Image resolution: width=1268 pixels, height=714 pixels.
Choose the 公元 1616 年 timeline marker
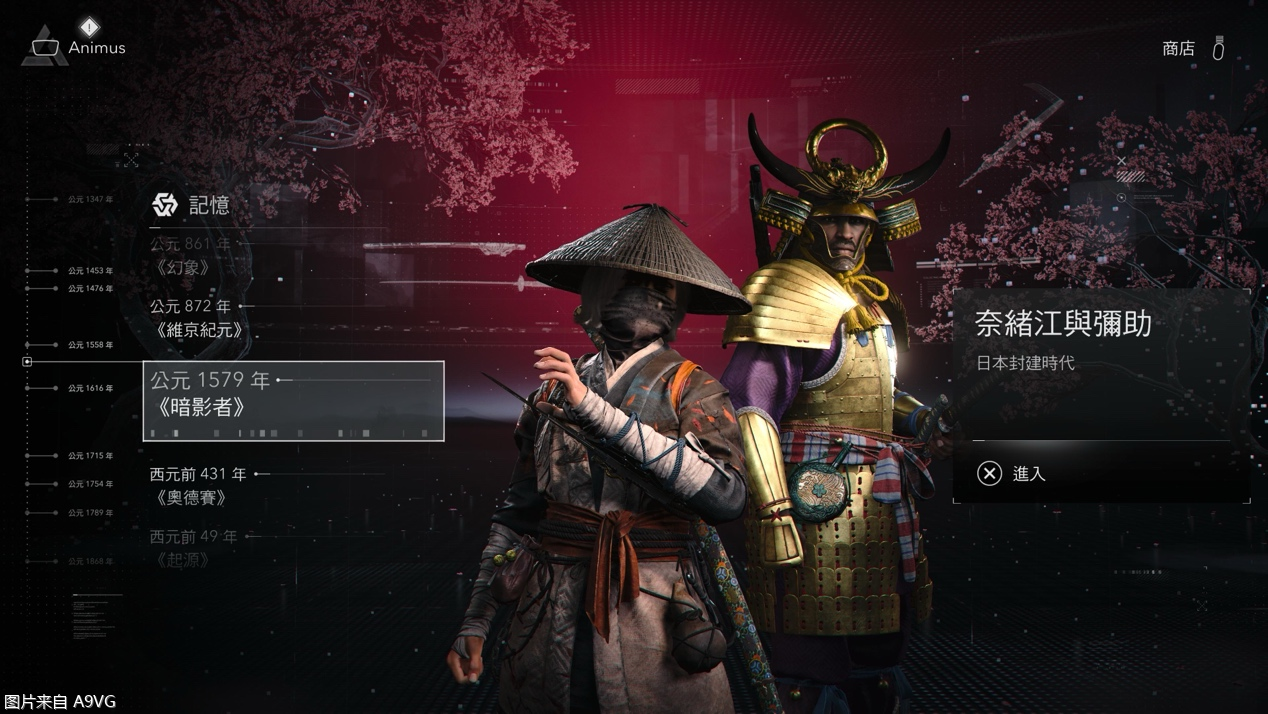[x=90, y=388]
